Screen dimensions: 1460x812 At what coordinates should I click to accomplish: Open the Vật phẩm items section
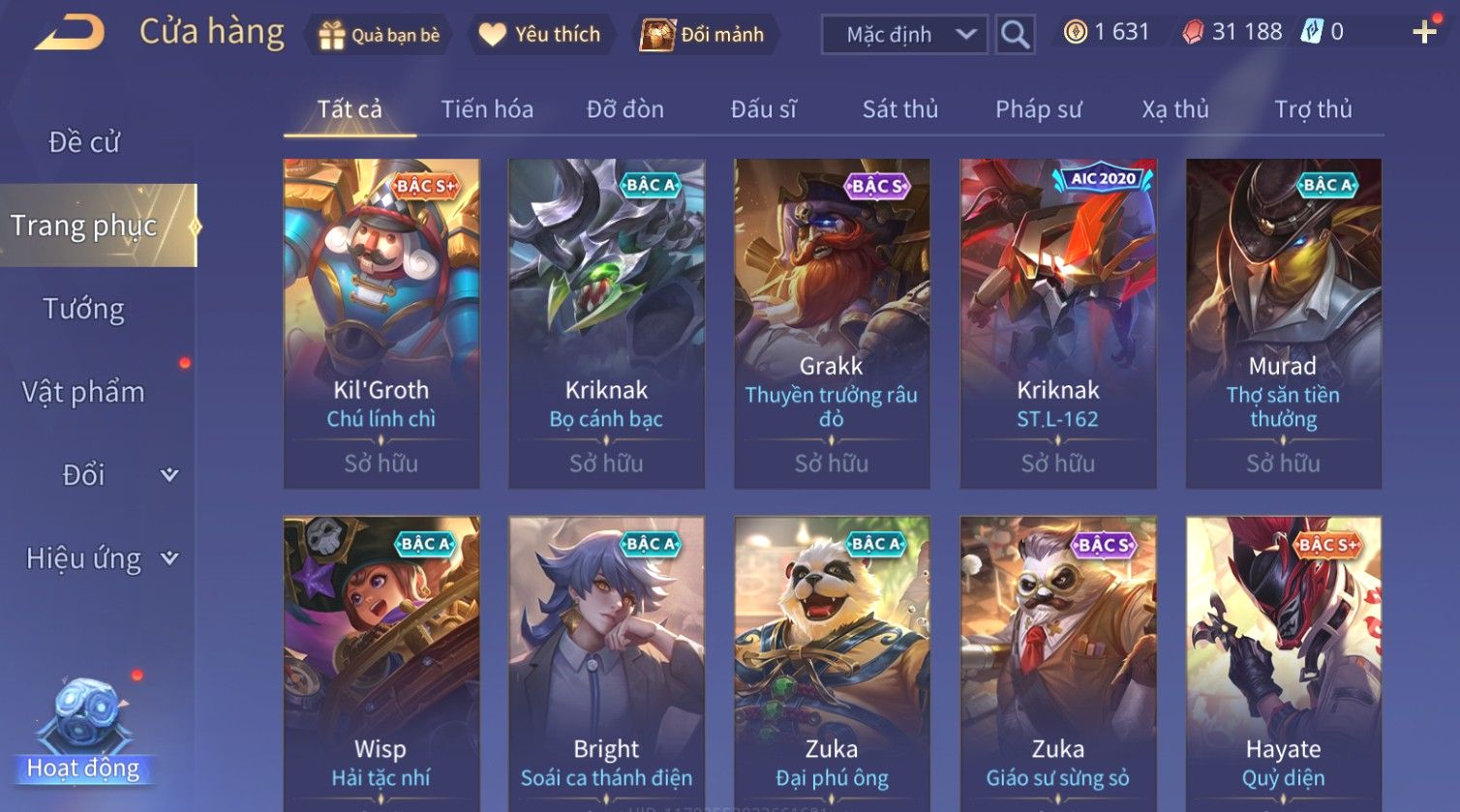coord(84,392)
